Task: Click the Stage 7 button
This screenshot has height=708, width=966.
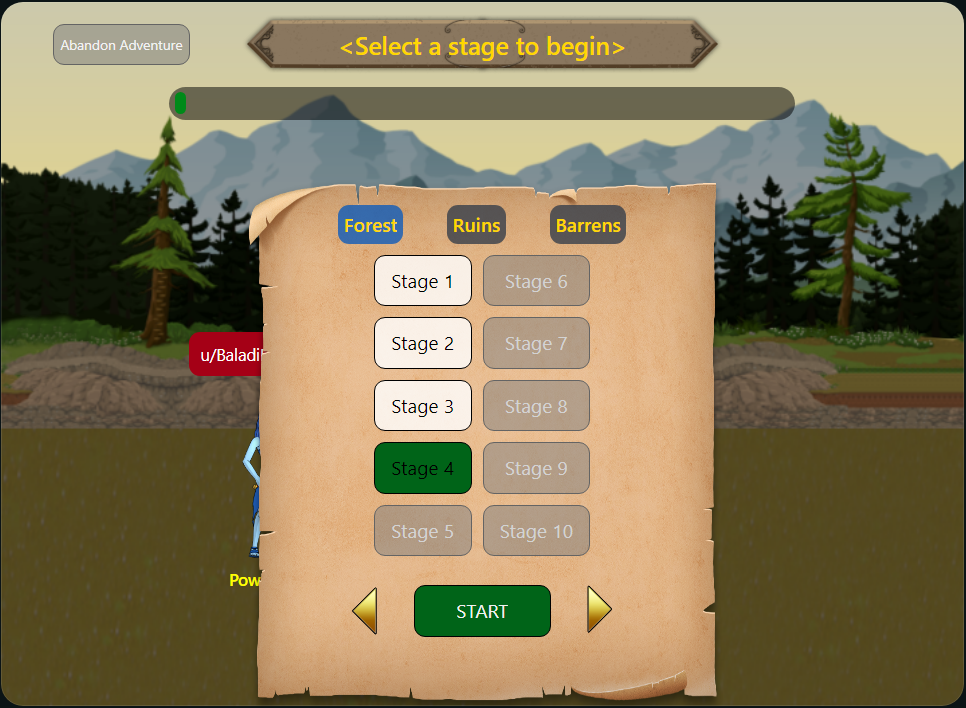Action: click(536, 343)
